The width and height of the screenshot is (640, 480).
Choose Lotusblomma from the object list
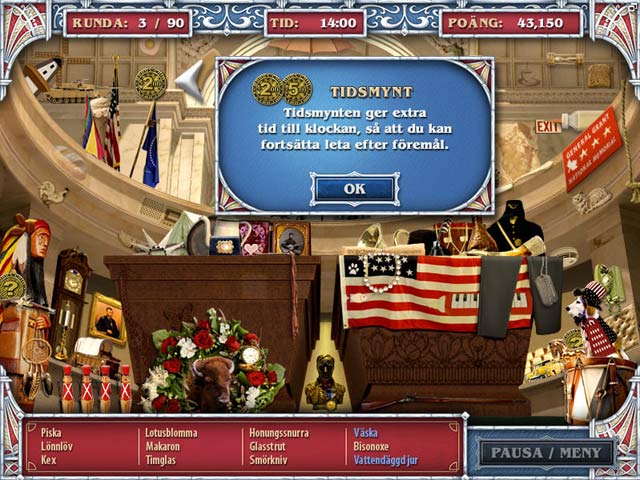pyautogui.click(x=172, y=433)
